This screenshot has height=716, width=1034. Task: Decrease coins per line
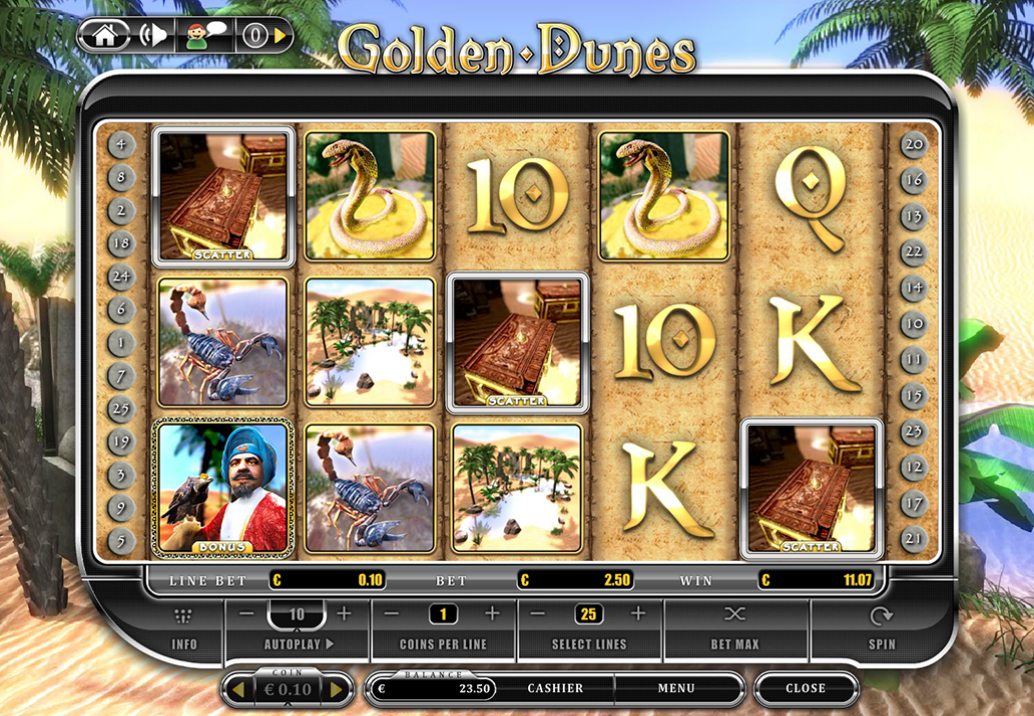392,613
